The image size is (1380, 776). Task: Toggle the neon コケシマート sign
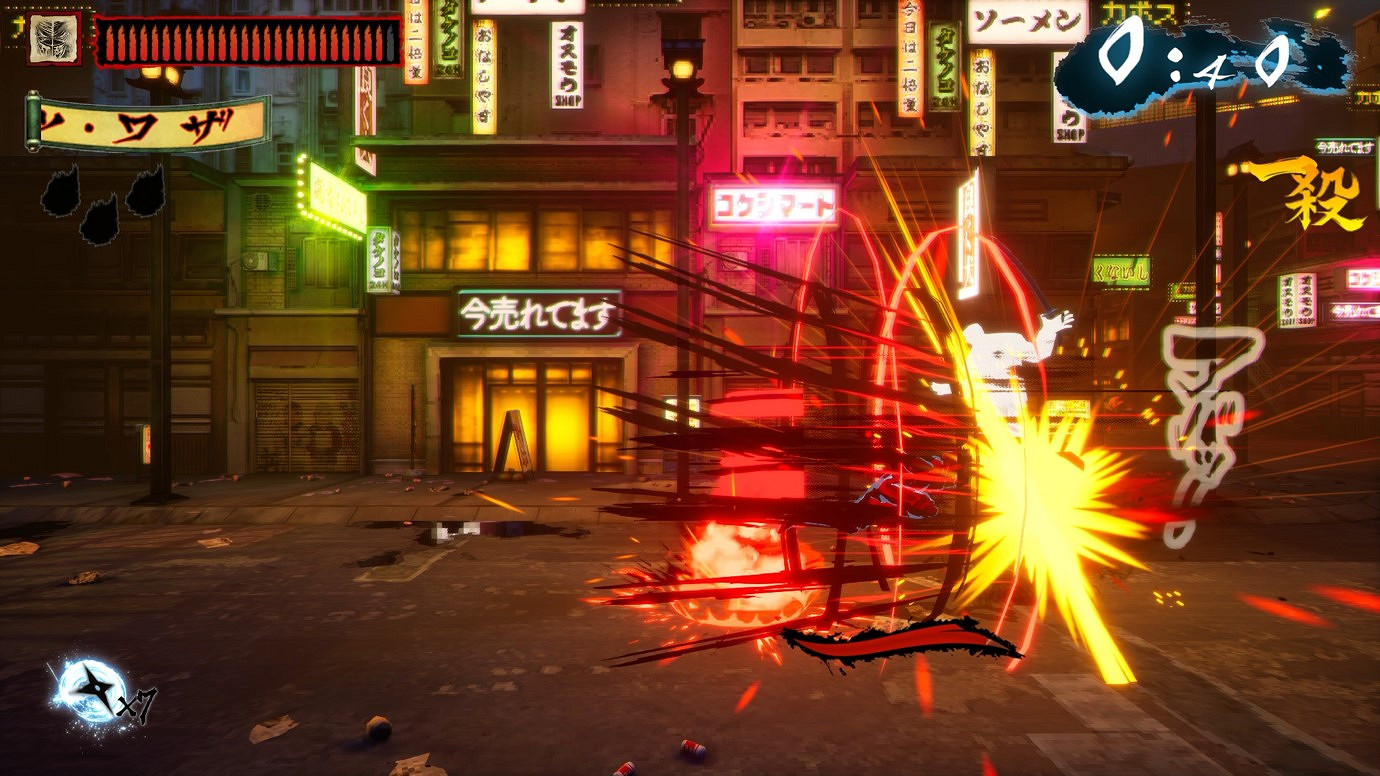pyautogui.click(x=772, y=203)
